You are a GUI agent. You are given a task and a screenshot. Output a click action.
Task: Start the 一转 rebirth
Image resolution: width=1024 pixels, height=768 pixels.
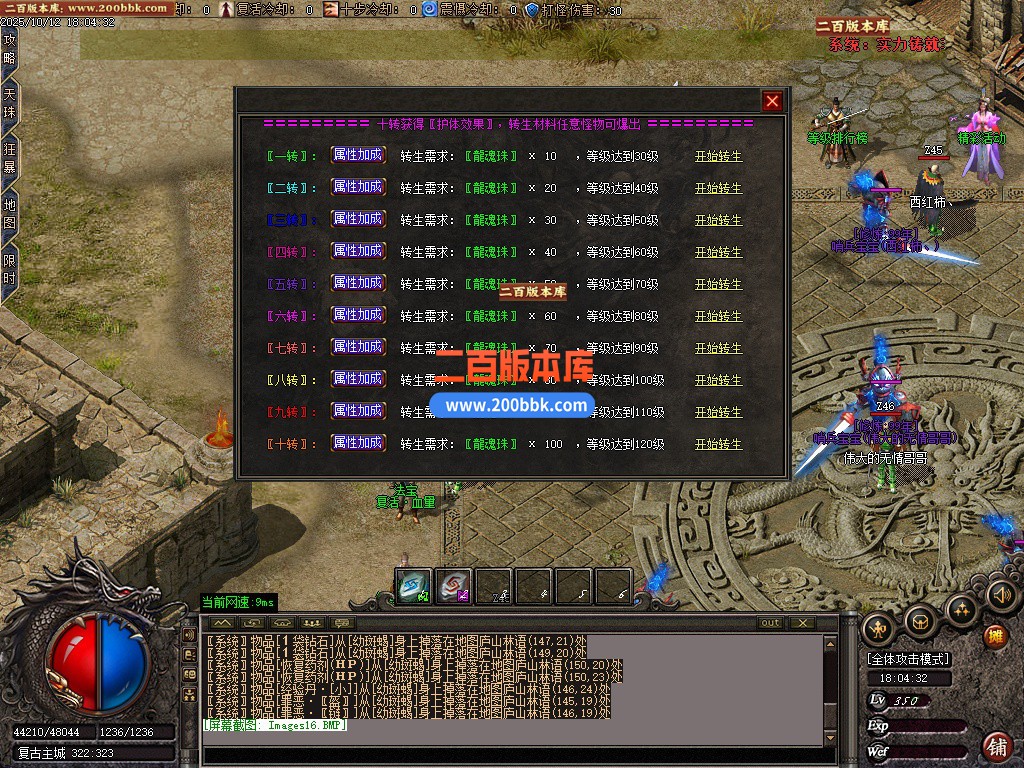(718, 156)
